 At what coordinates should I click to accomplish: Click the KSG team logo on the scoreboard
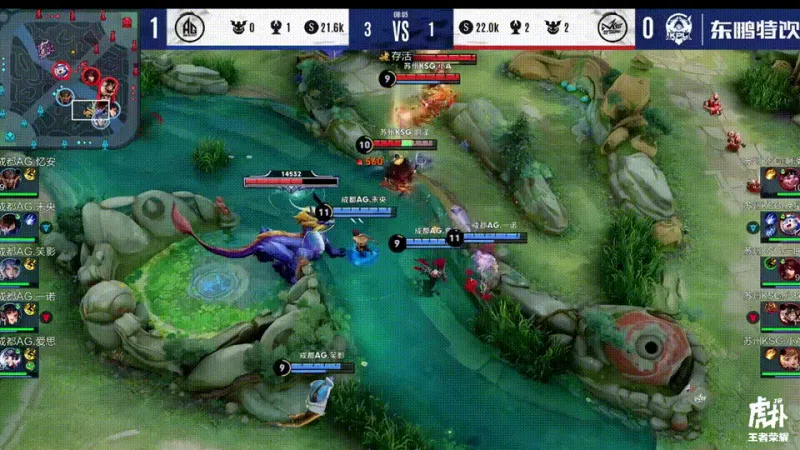[613, 28]
